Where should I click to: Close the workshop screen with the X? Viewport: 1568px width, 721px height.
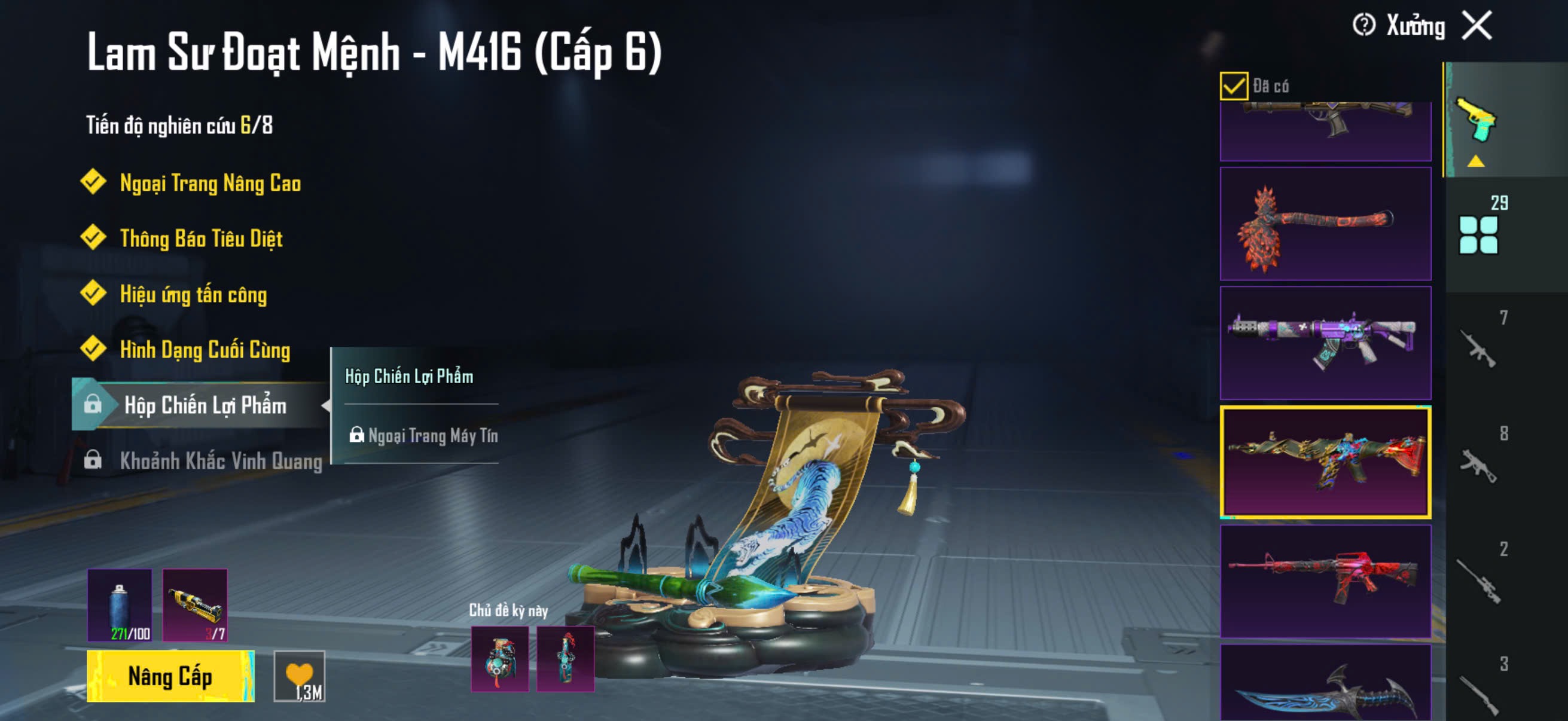(1477, 26)
